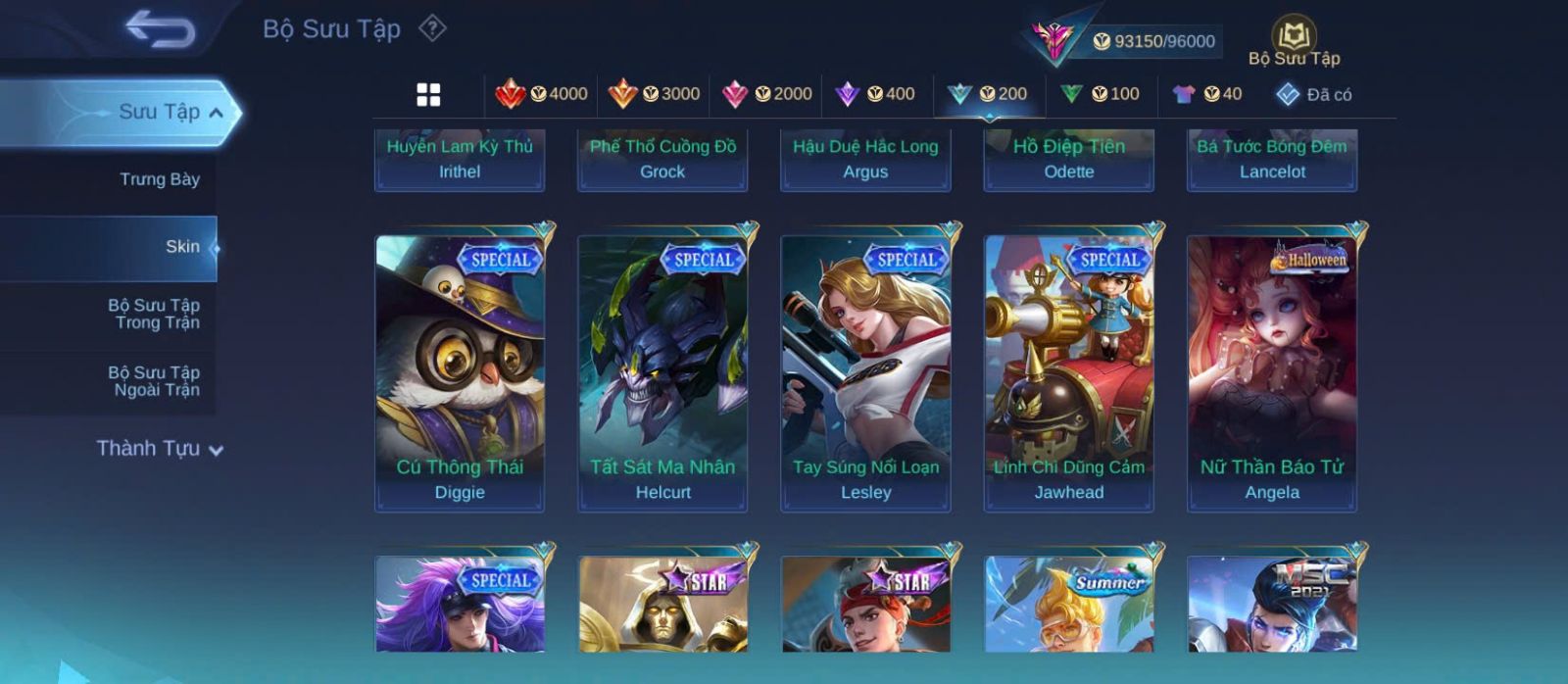Open Angela Nữ Thần Báo Tử skin

point(1272,372)
